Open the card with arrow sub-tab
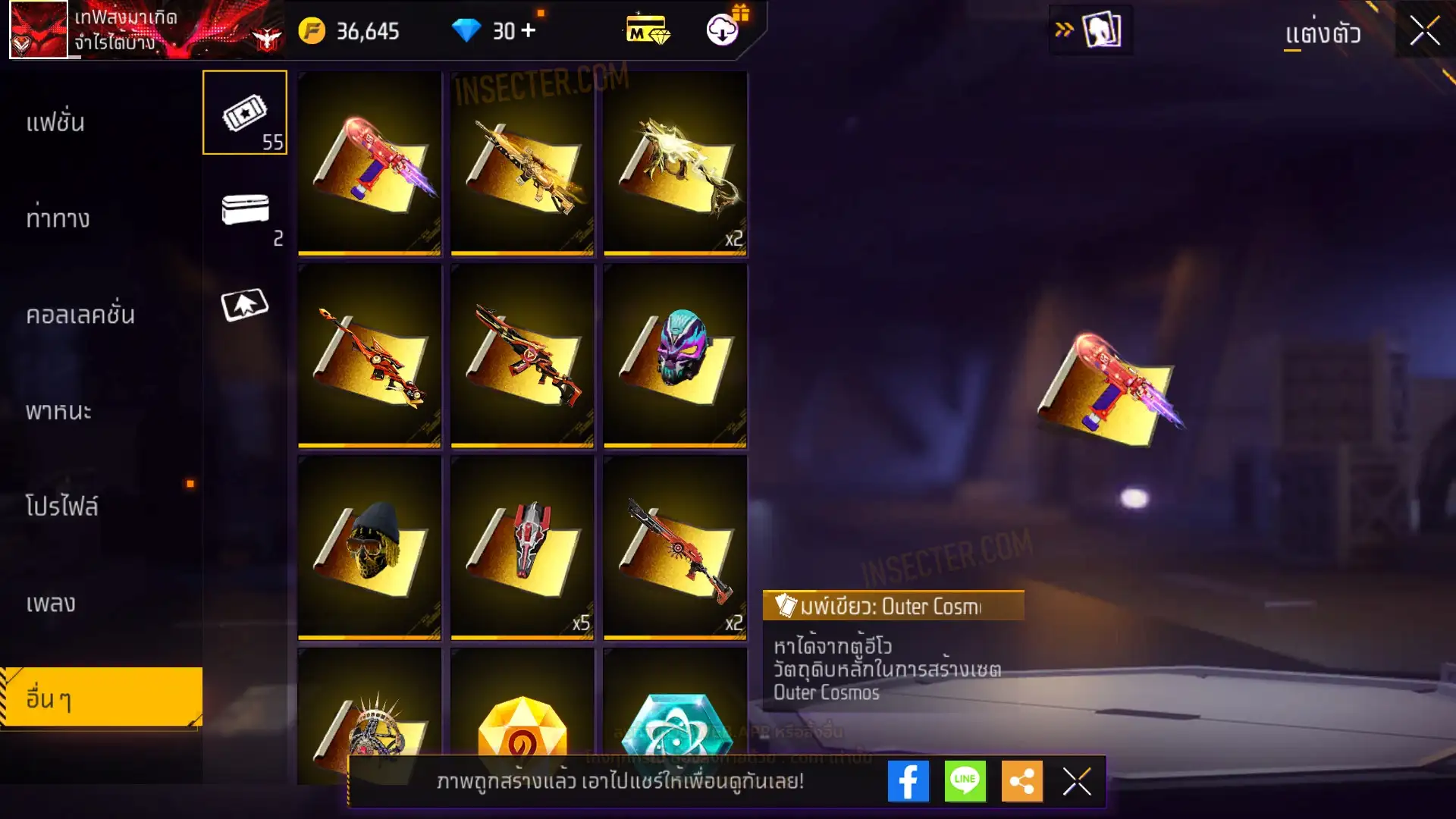 tap(244, 305)
